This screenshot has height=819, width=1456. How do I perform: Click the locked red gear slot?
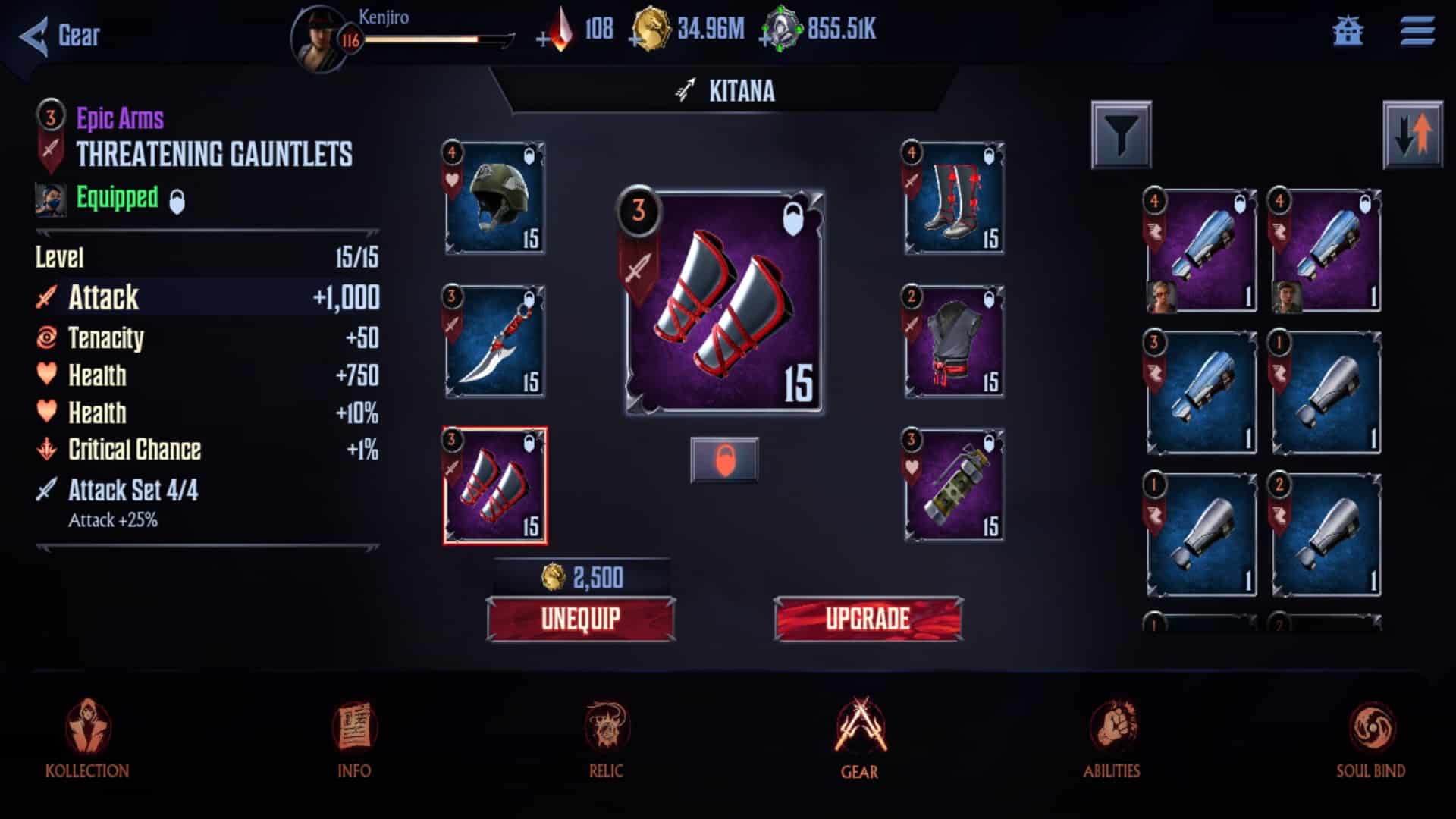pos(726,460)
